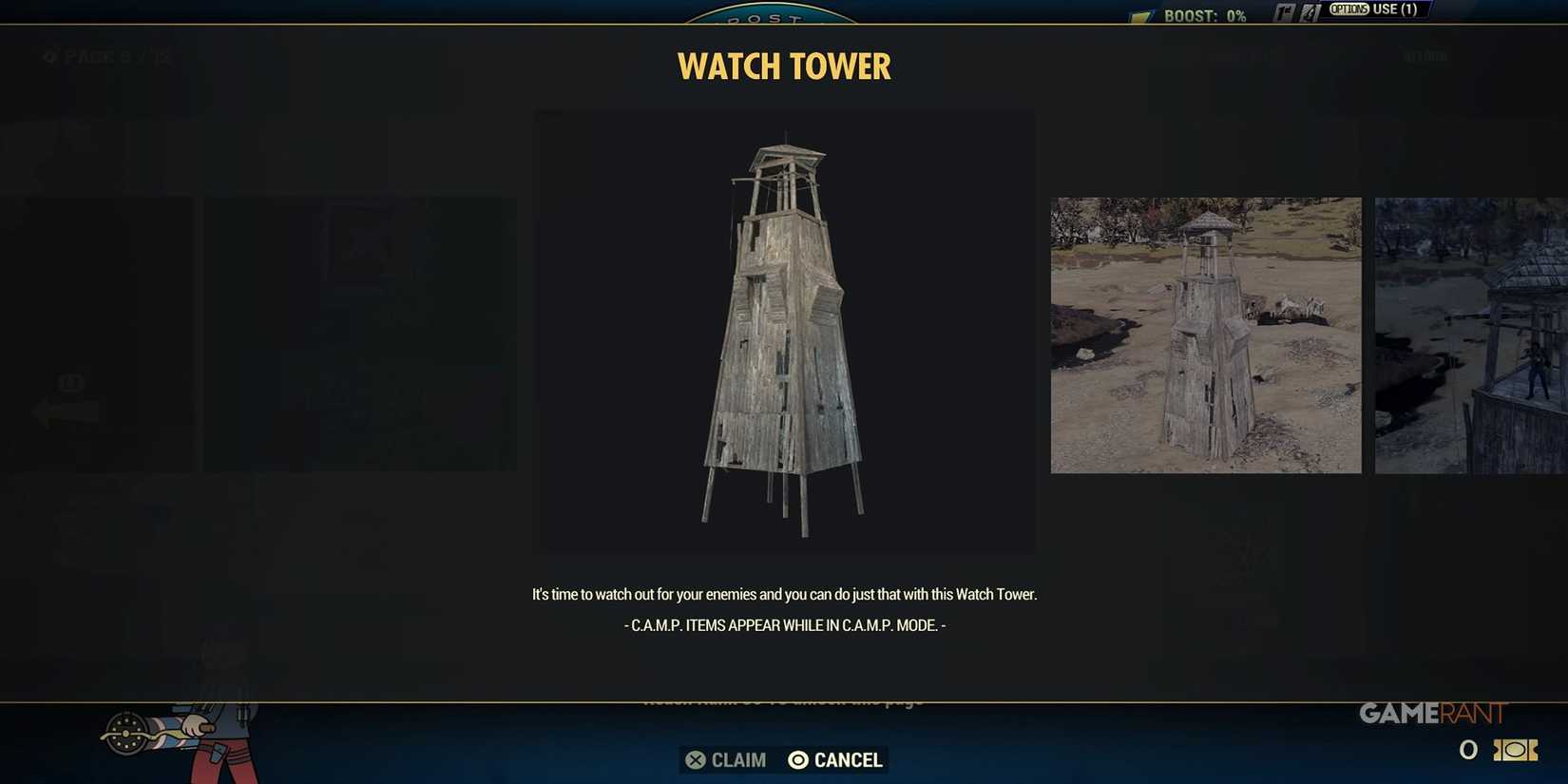The width and height of the screenshot is (1568, 784).
Task: Click the circled cancel glyph
Action: pos(797,760)
